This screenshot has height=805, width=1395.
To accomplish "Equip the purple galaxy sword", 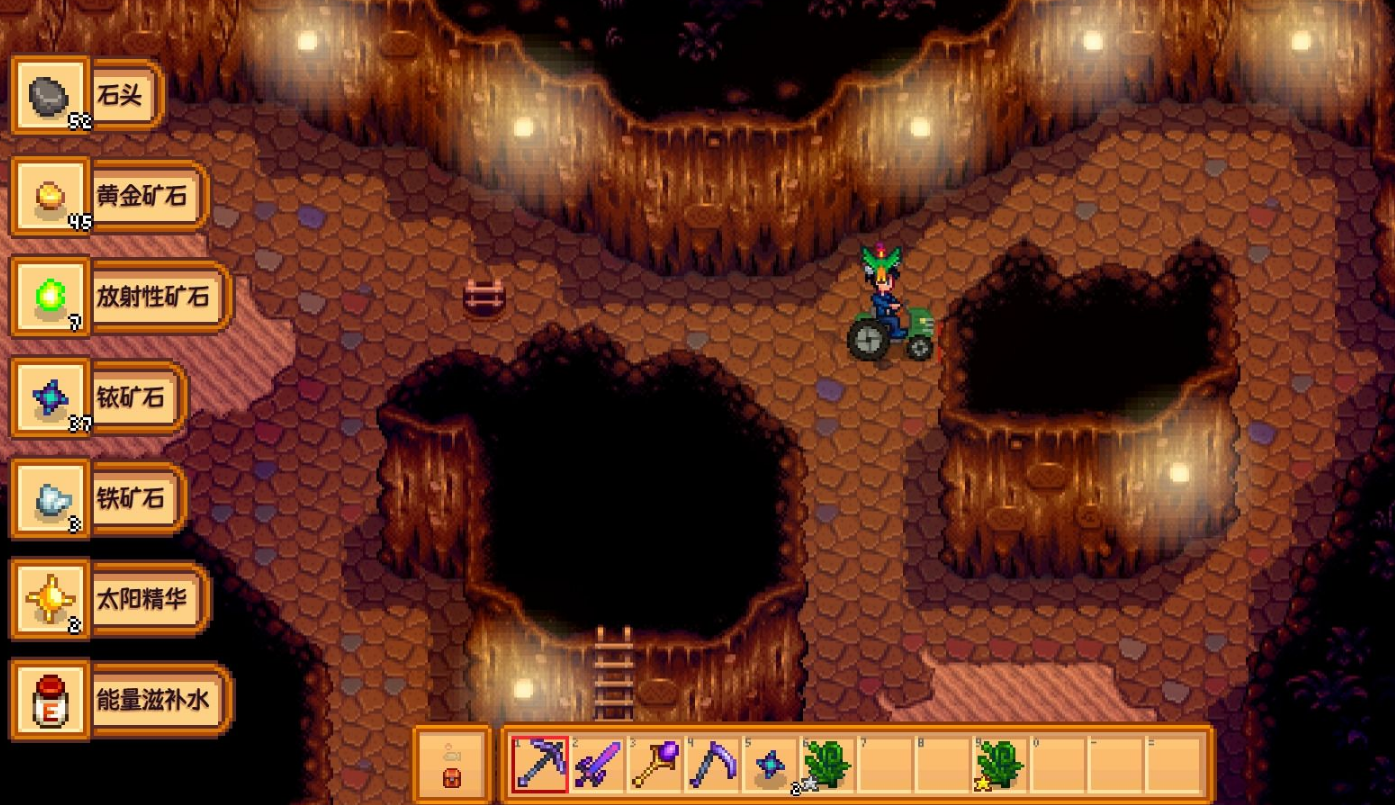I will click(598, 765).
